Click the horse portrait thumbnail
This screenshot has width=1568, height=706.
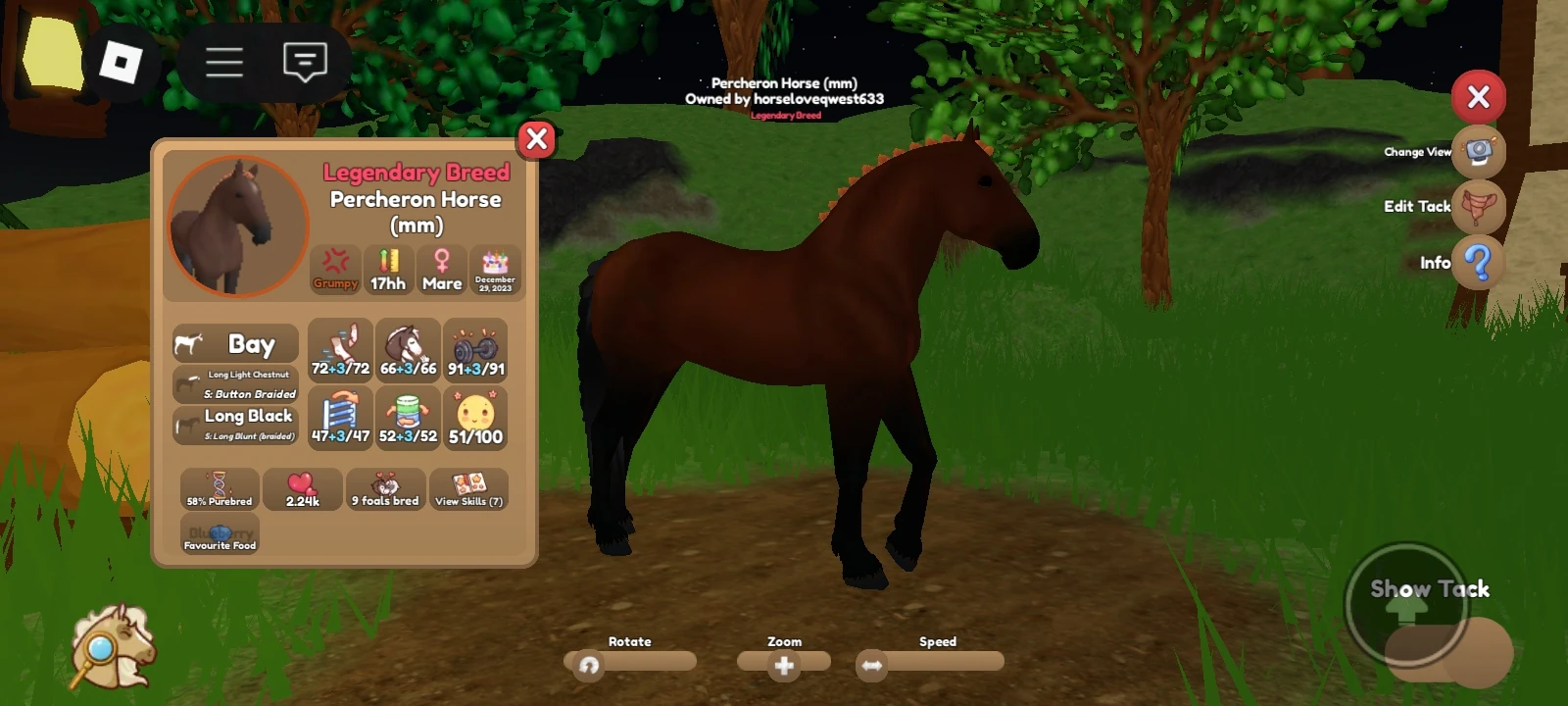237,225
